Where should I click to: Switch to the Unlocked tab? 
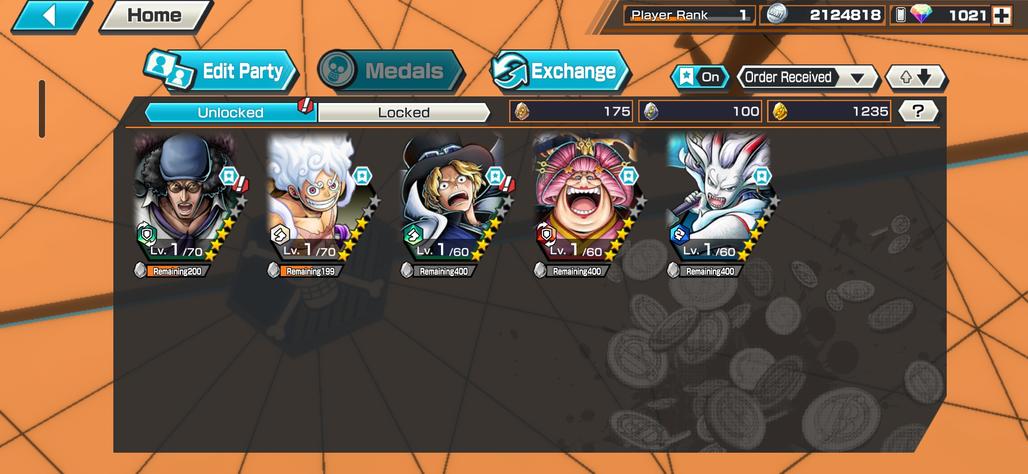(x=230, y=112)
